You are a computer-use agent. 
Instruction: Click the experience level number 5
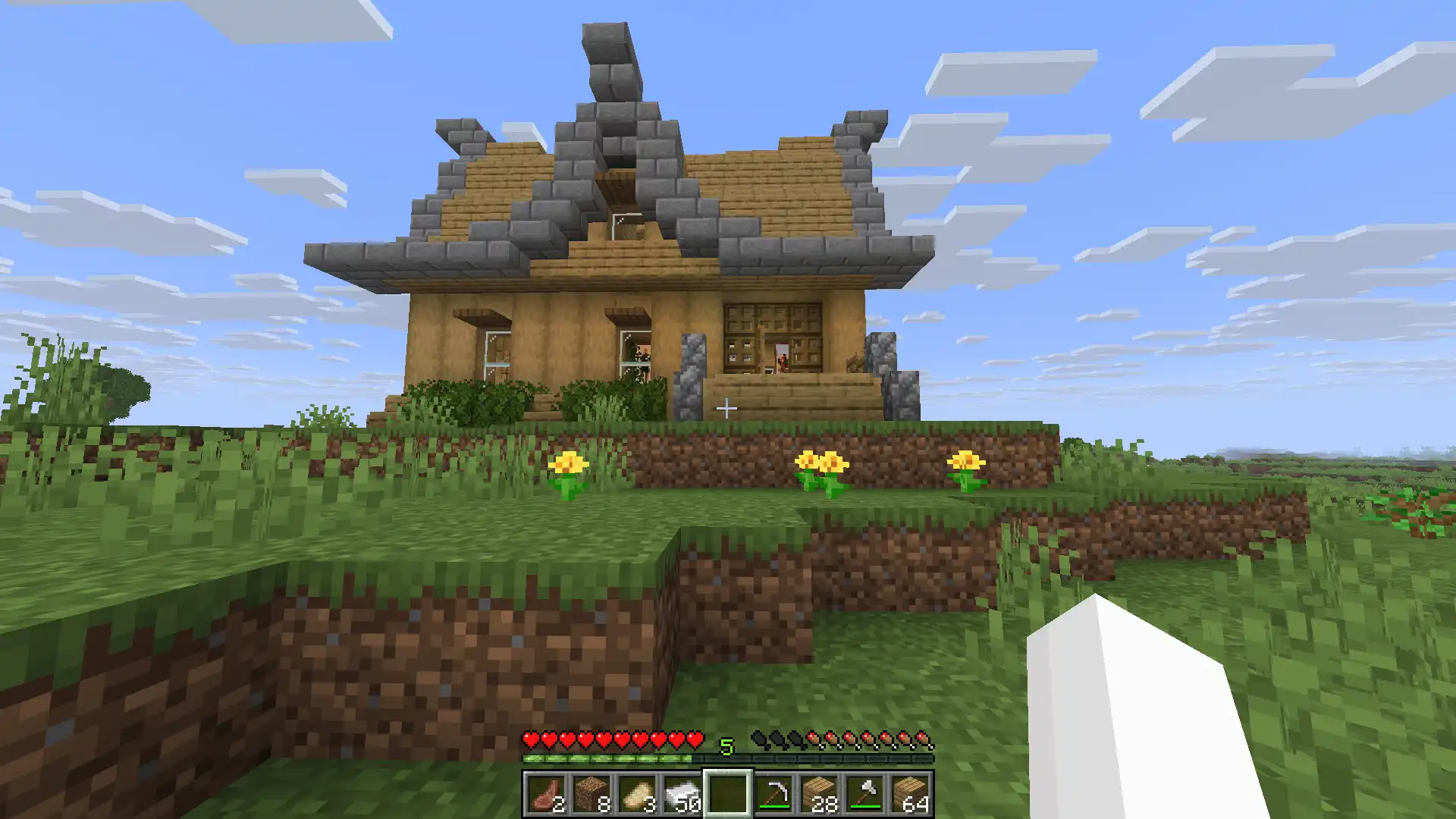point(727,745)
